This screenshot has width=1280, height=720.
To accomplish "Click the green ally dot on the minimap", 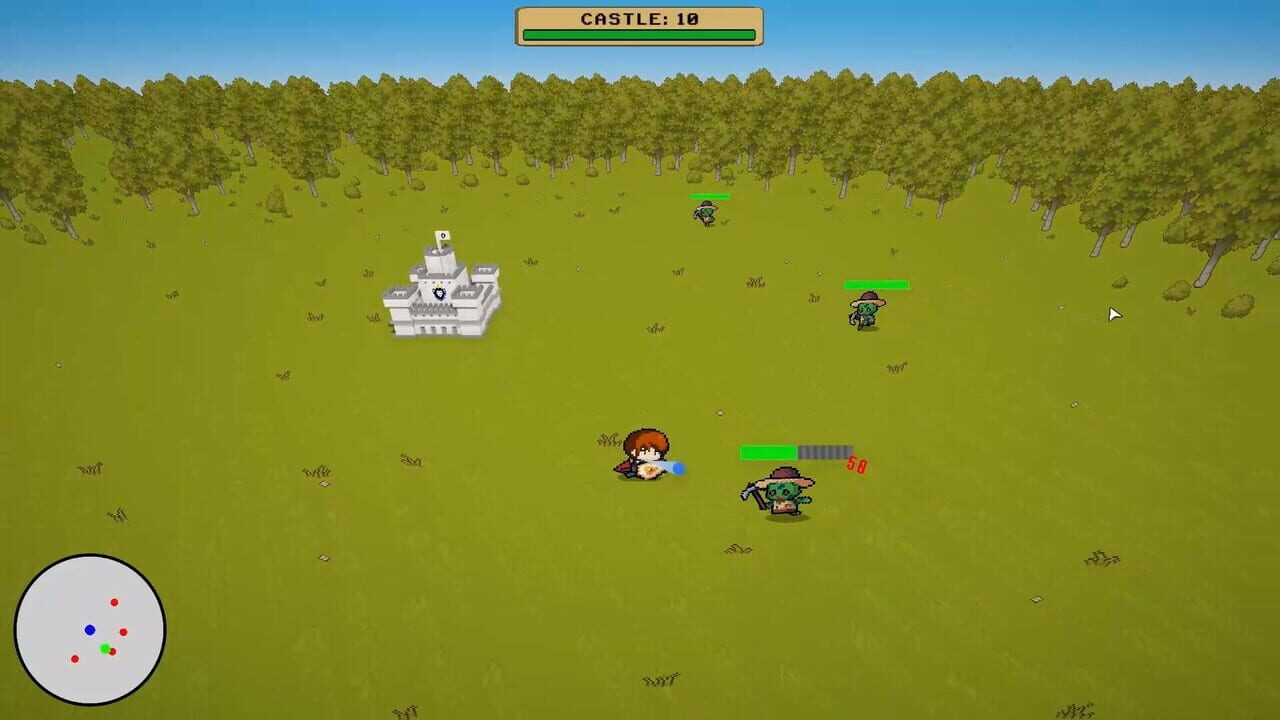I will click(x=105, y=648).
